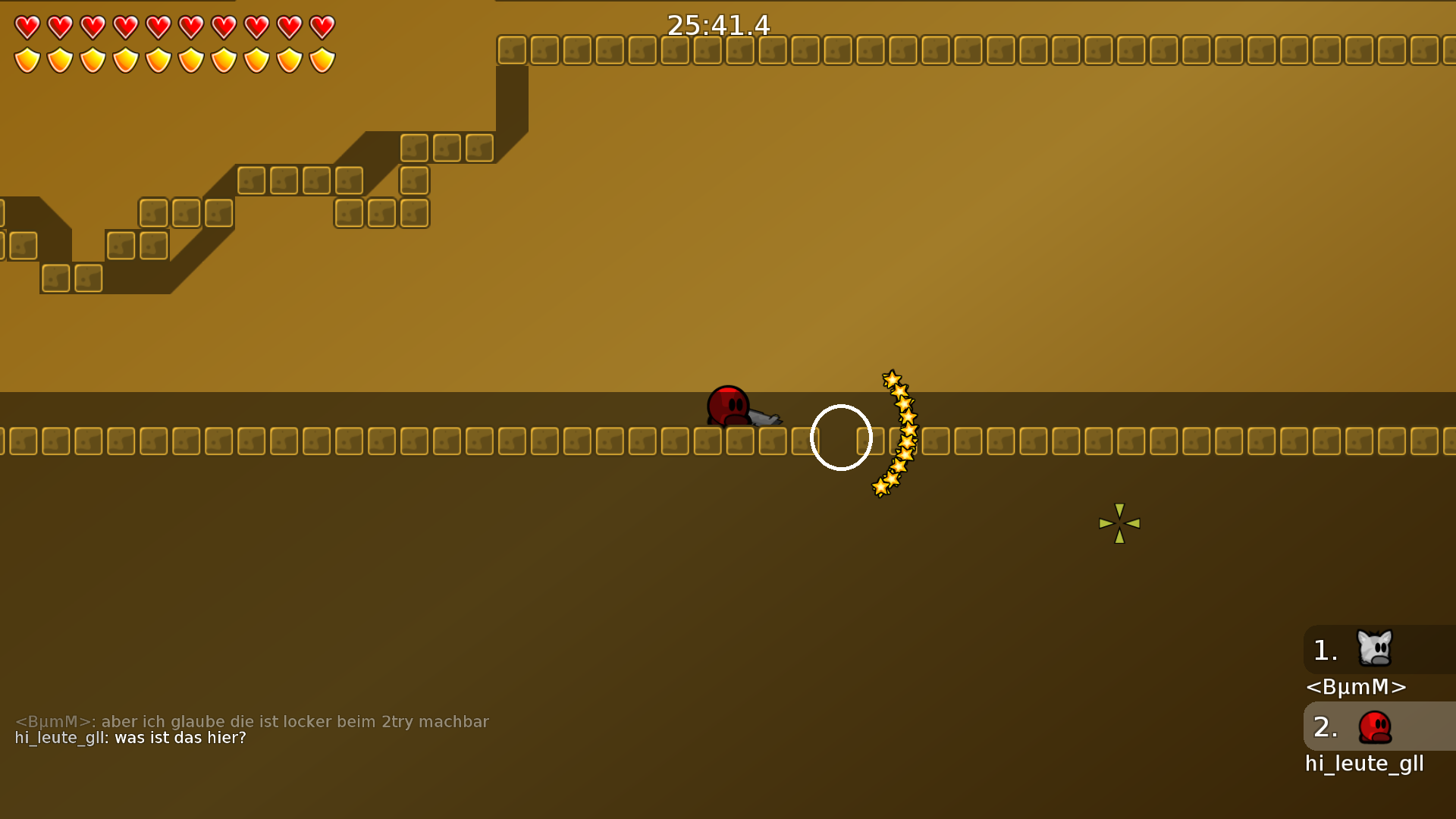The image size is (1456, 819).
Task: Click the white circular crosshair cursor
Action: (x=841, y=438)
